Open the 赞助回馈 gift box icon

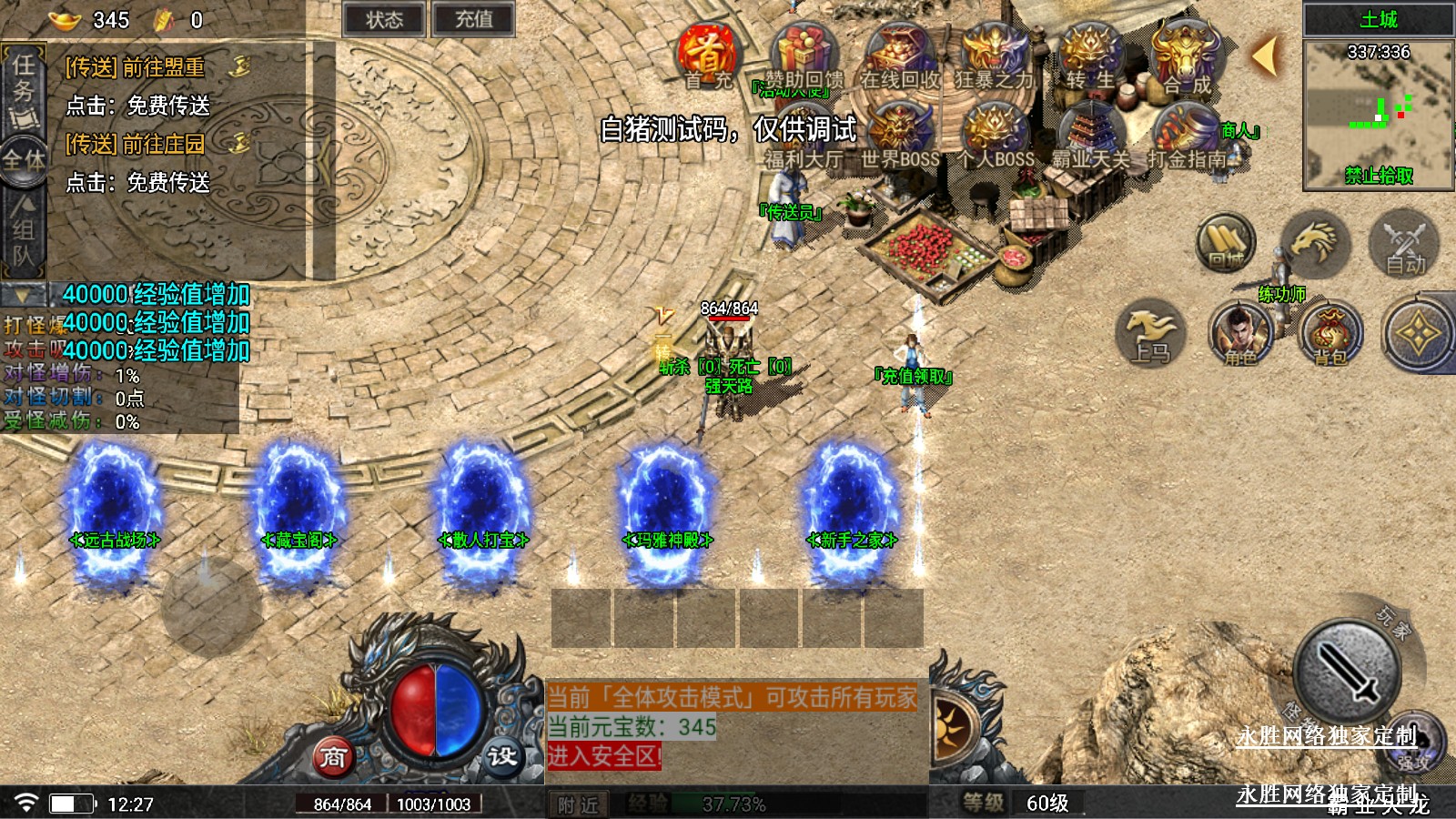(x=803, y=56)
